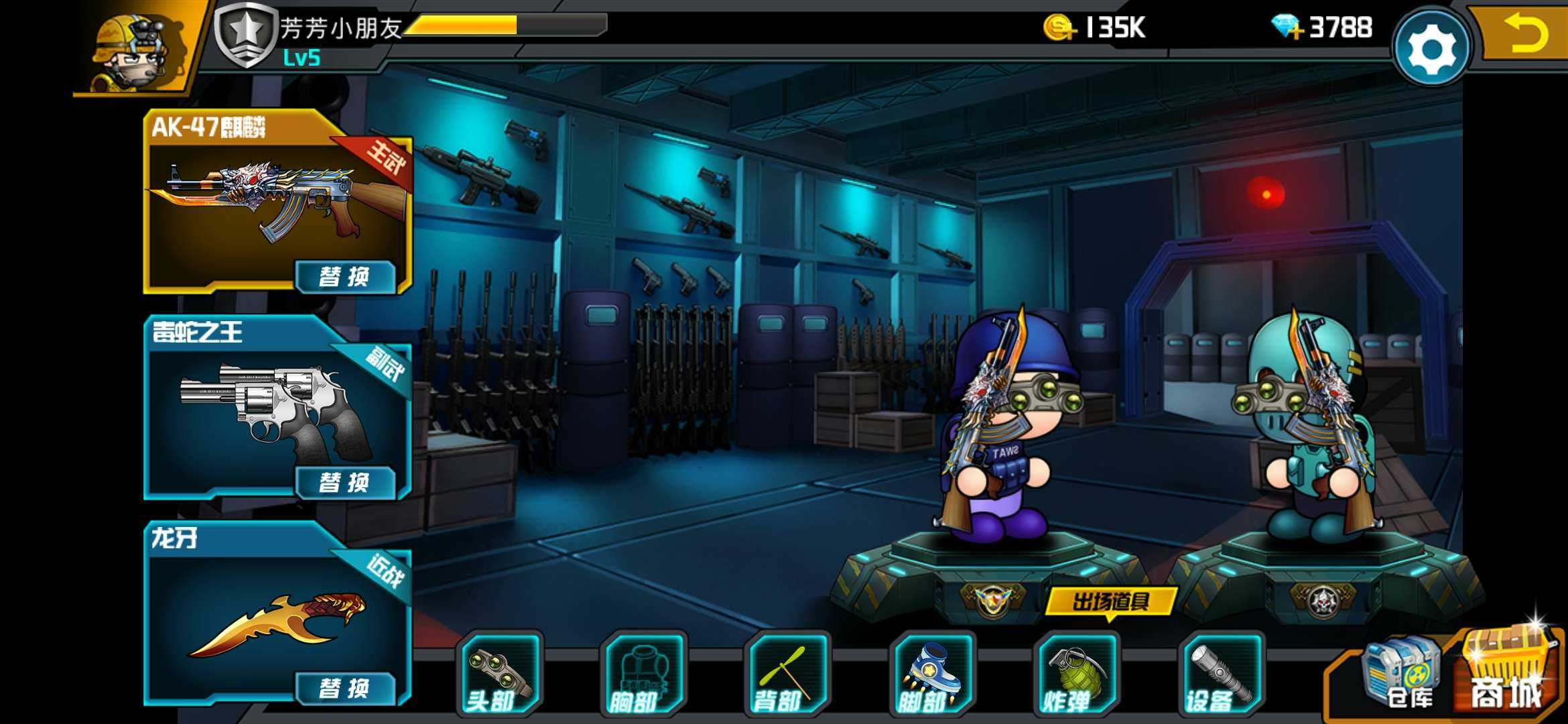The width and height of the screenshot is (1568, 724).
Task: Open the 仓库 warehouse
Action: 1400,675
